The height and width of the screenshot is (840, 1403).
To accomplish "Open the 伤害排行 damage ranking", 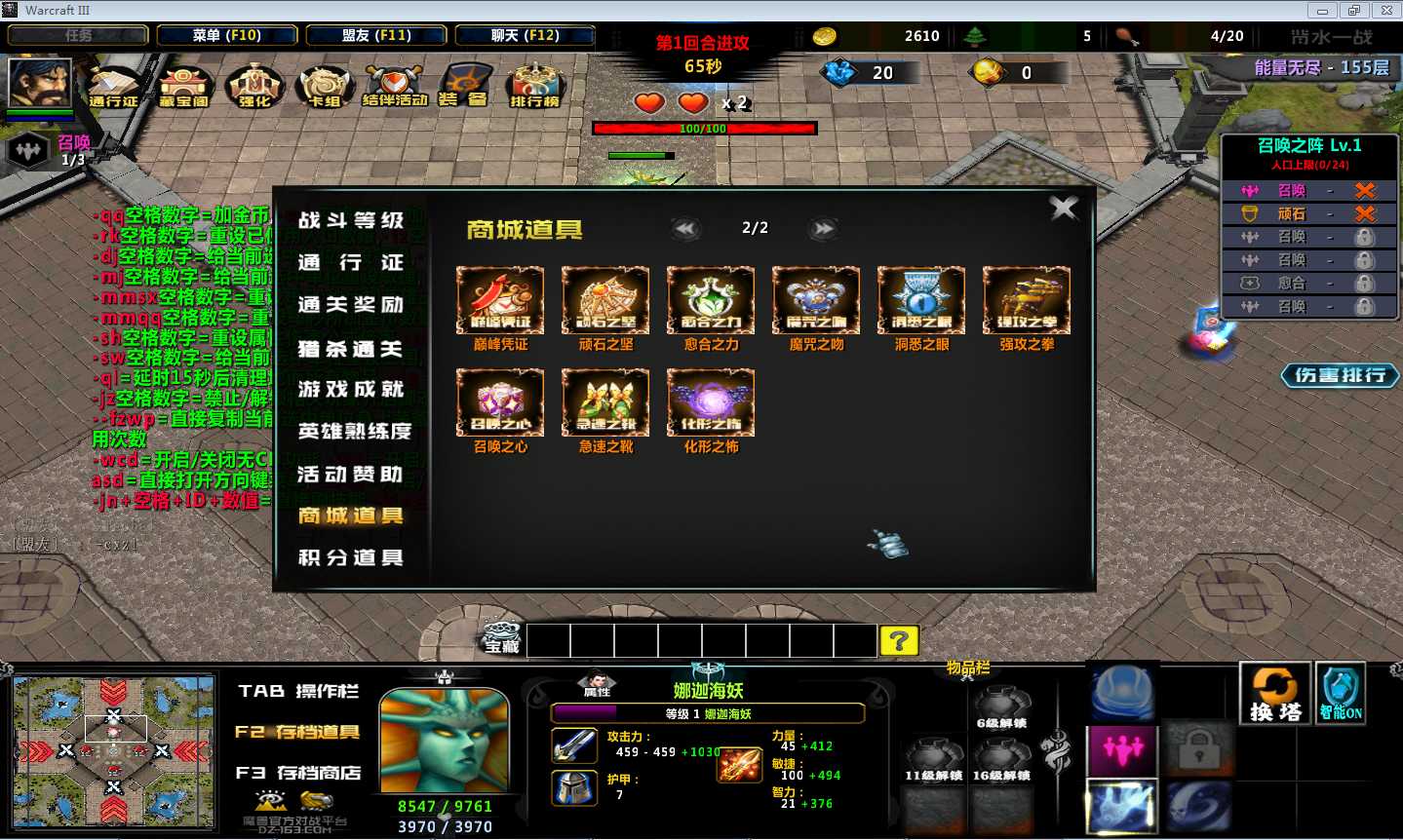I will tap(1341, 375).
